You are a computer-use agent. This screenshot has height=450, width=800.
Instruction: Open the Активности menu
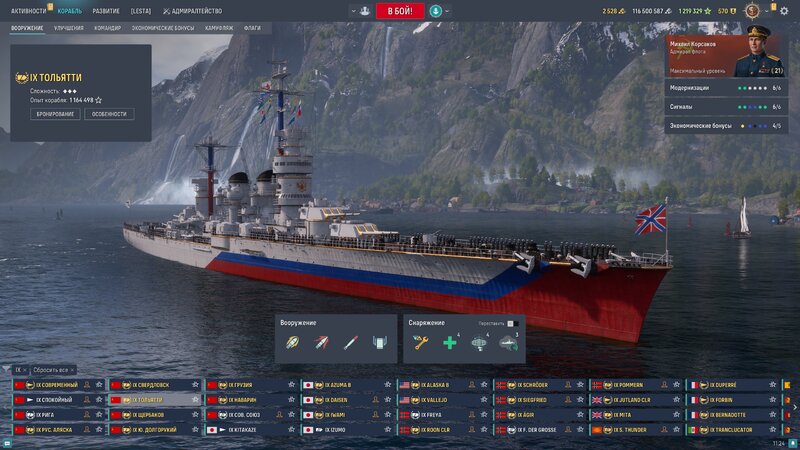(28, 11)
